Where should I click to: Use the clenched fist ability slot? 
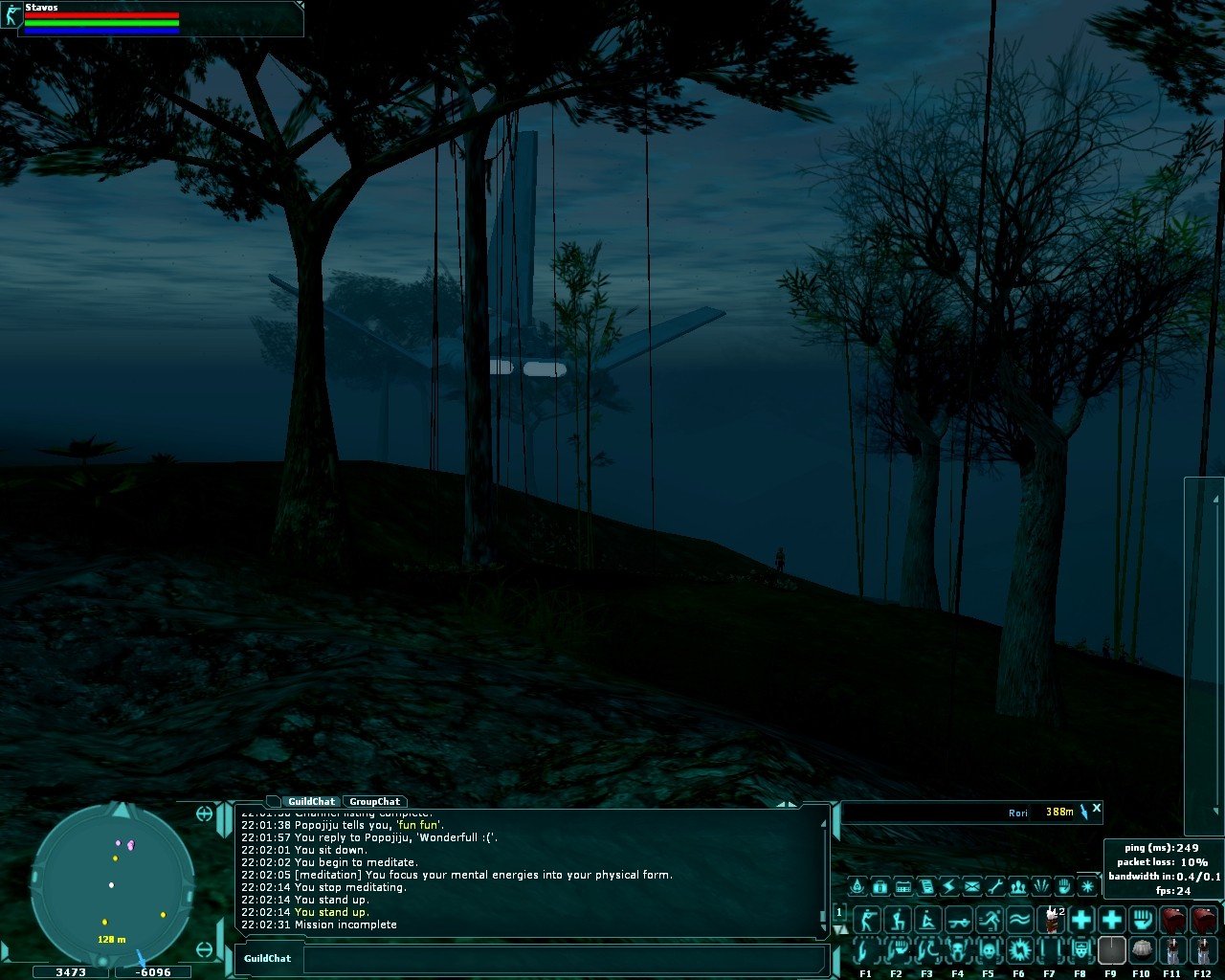coord(1142,920)
